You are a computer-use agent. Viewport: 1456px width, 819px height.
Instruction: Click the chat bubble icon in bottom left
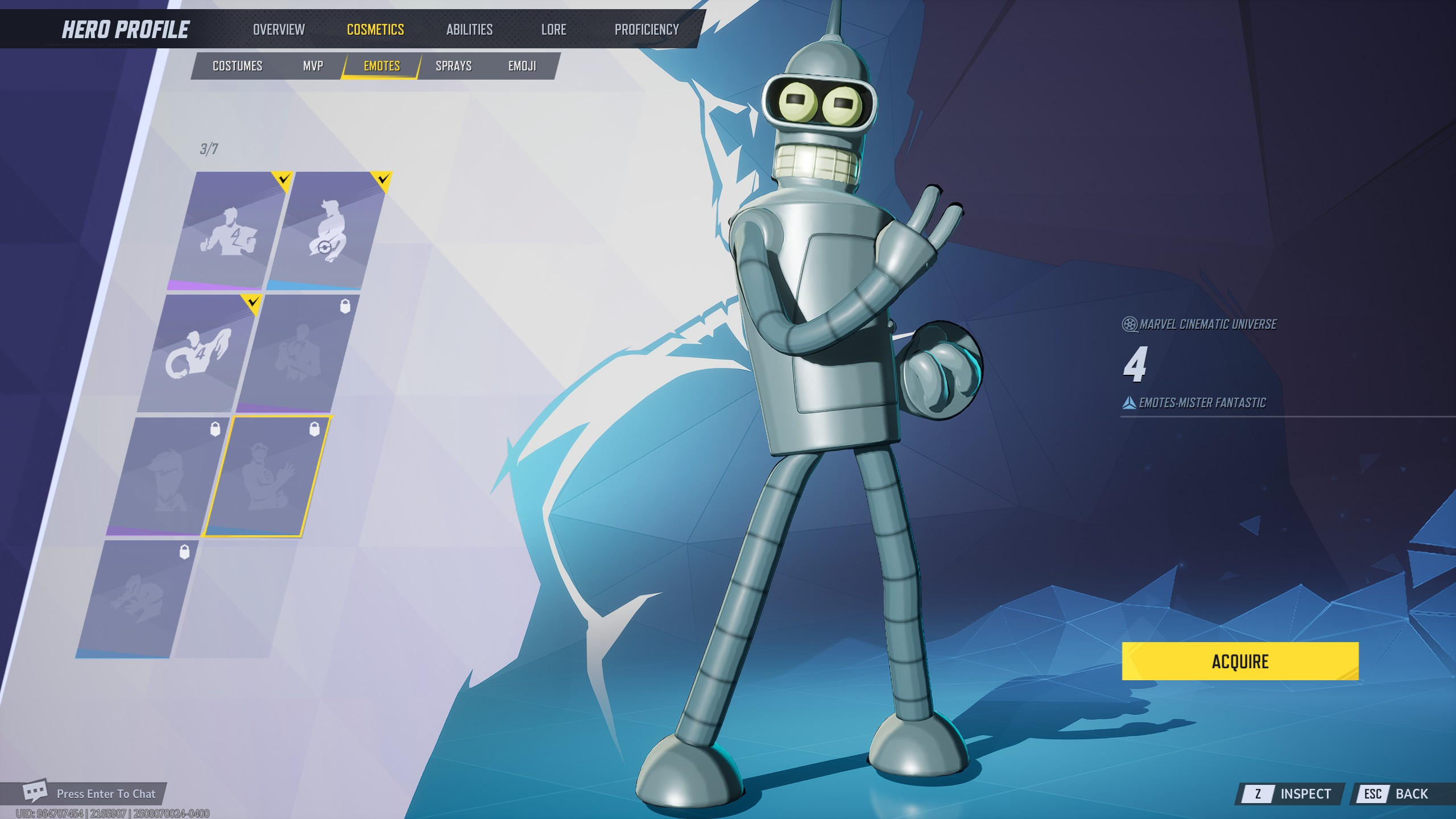(34, 792)
